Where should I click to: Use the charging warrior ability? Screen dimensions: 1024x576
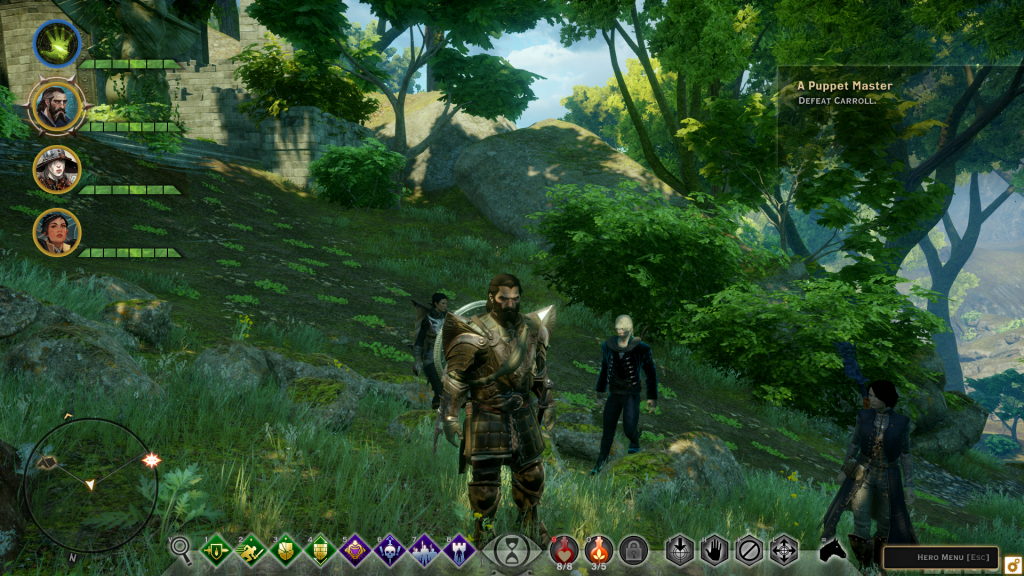[252, 549]
